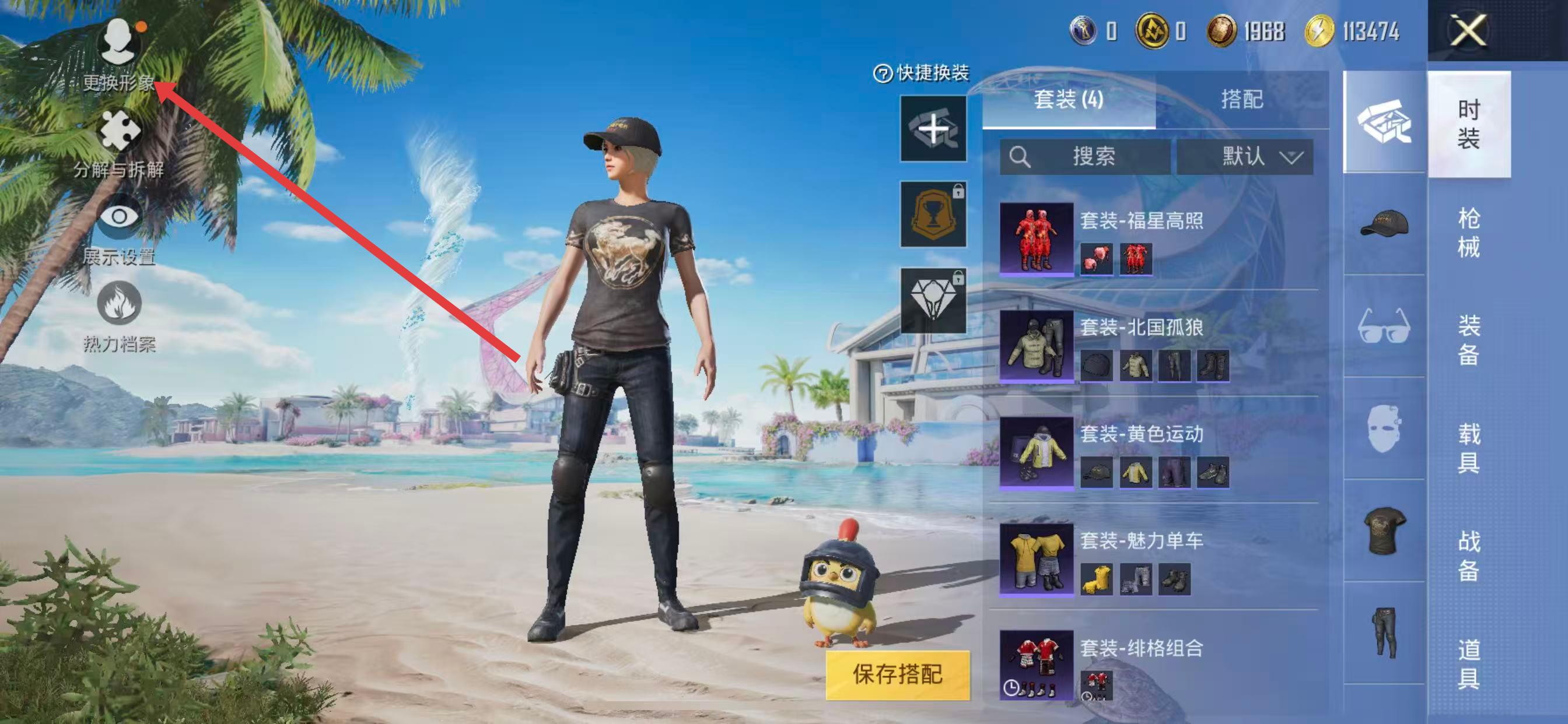
Task: Open the 快捷换装 help question mark
Action: click(883, 73)
